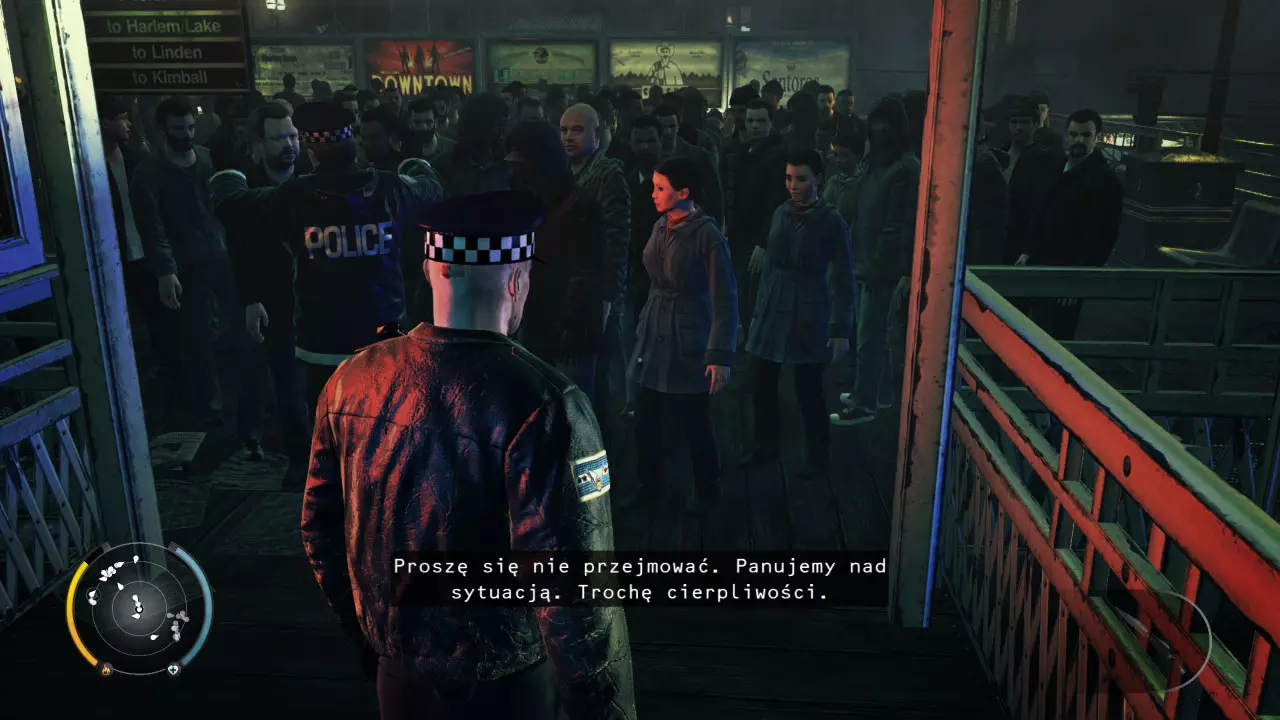The image size is (1280, 720).
Task: Click the heart health icon below minimap
Action: click(173, 669)
